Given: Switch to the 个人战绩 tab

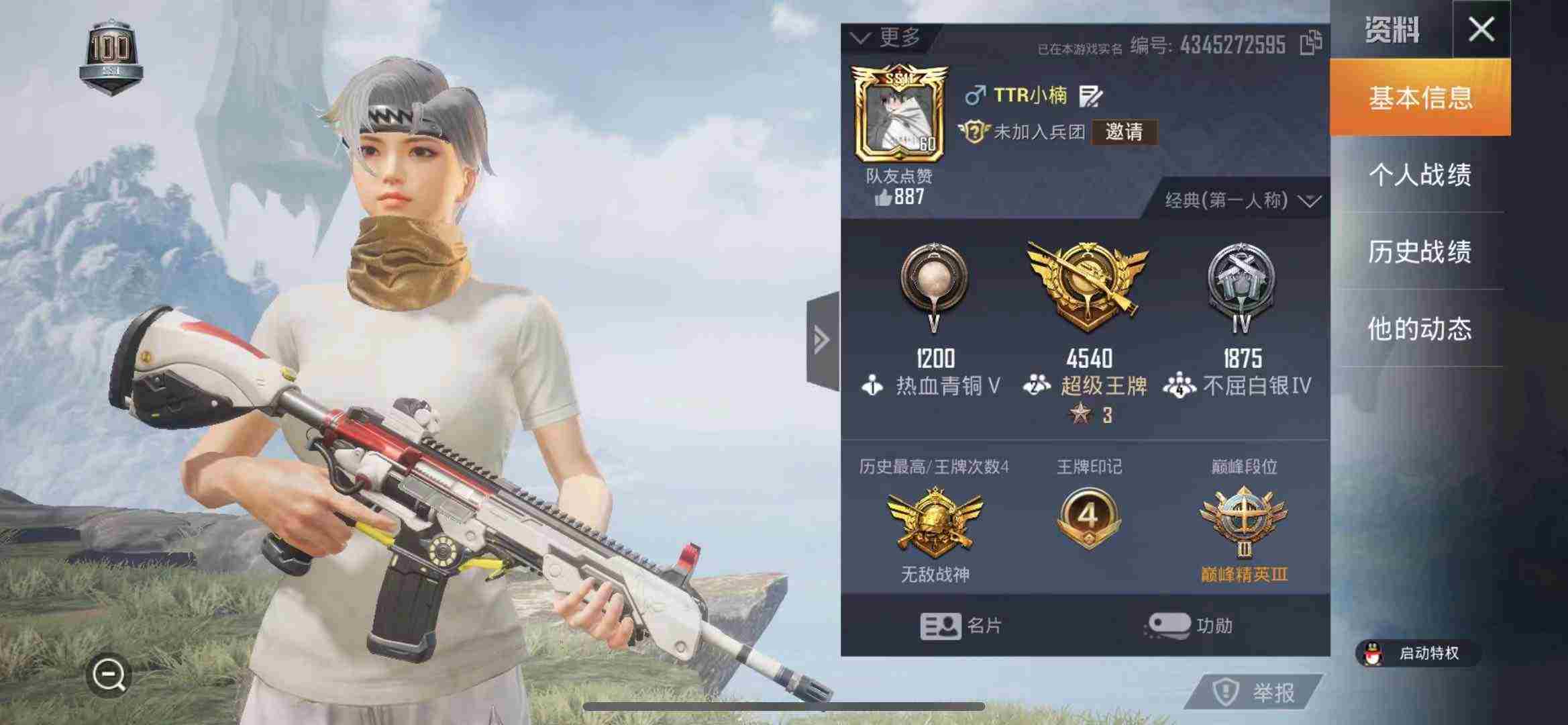Looking at the screenshot, I should (x=1422, y=175).
